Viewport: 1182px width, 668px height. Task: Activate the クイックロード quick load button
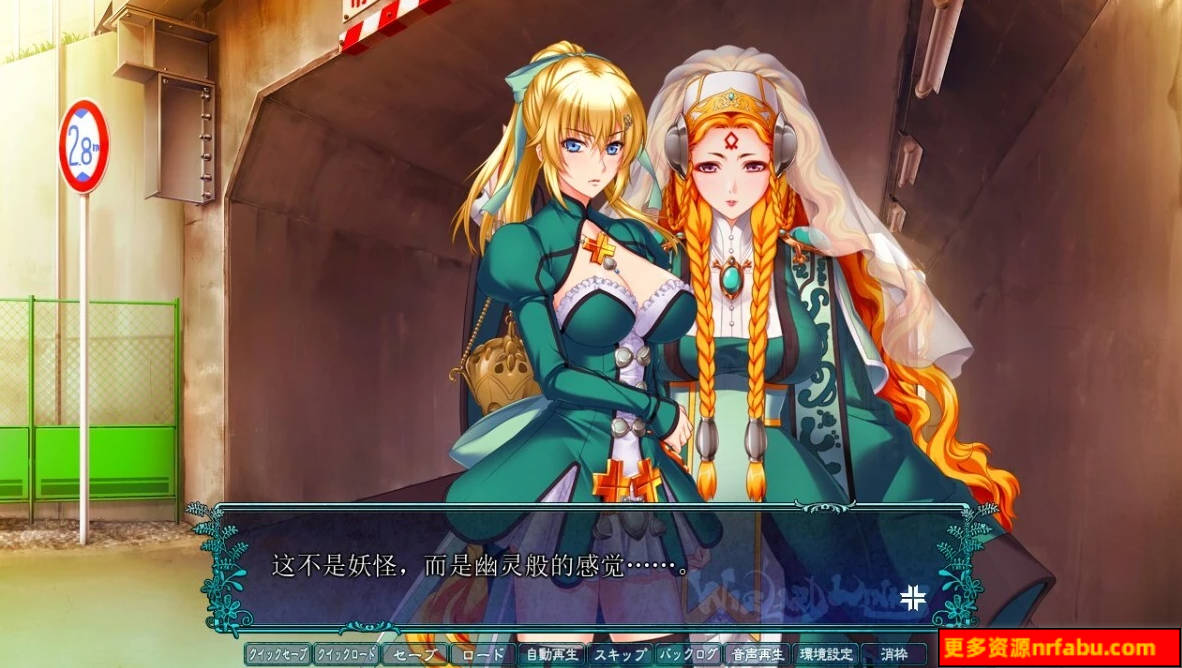346,655
